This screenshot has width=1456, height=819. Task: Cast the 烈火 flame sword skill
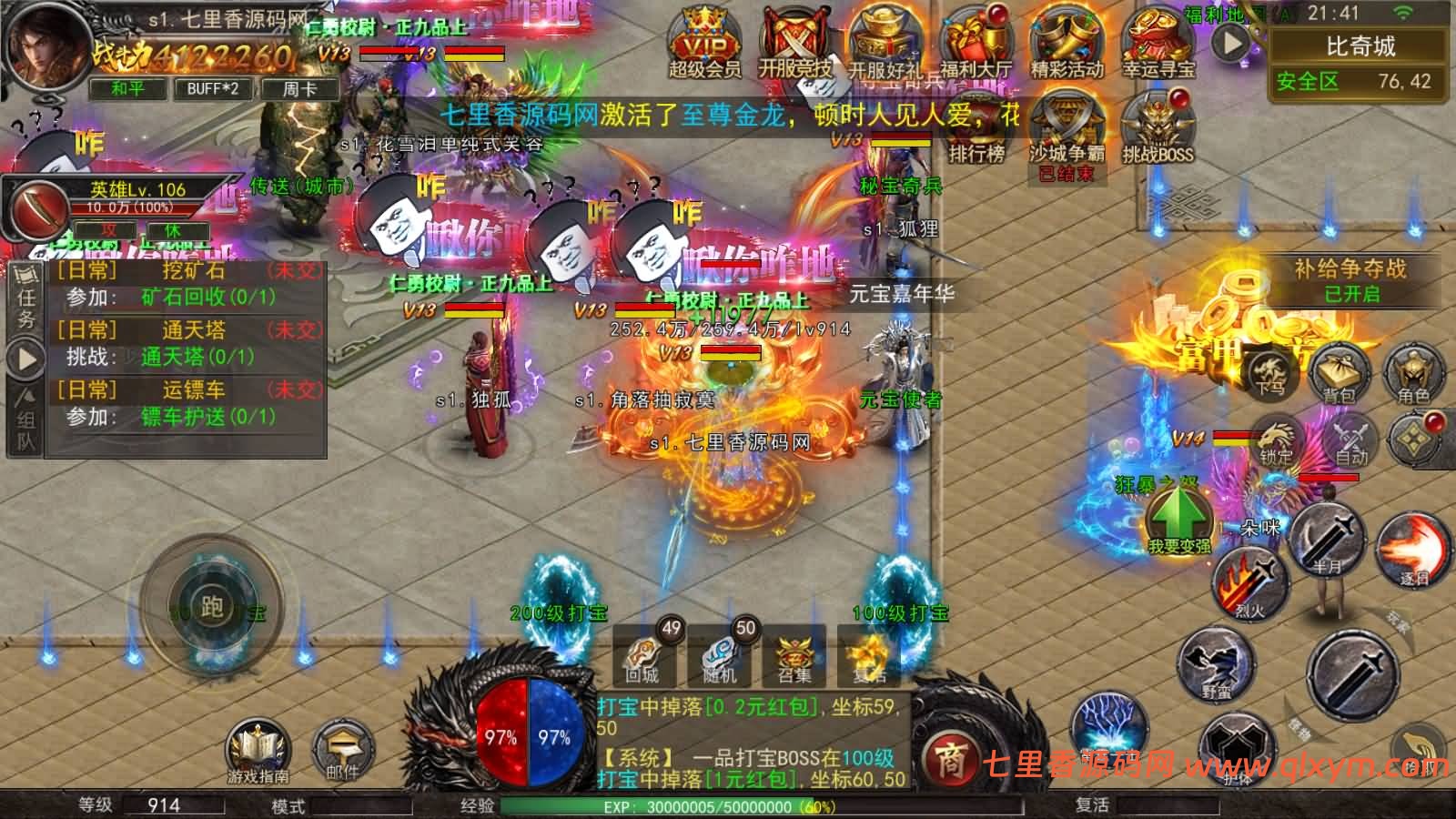pos(1251,582)
